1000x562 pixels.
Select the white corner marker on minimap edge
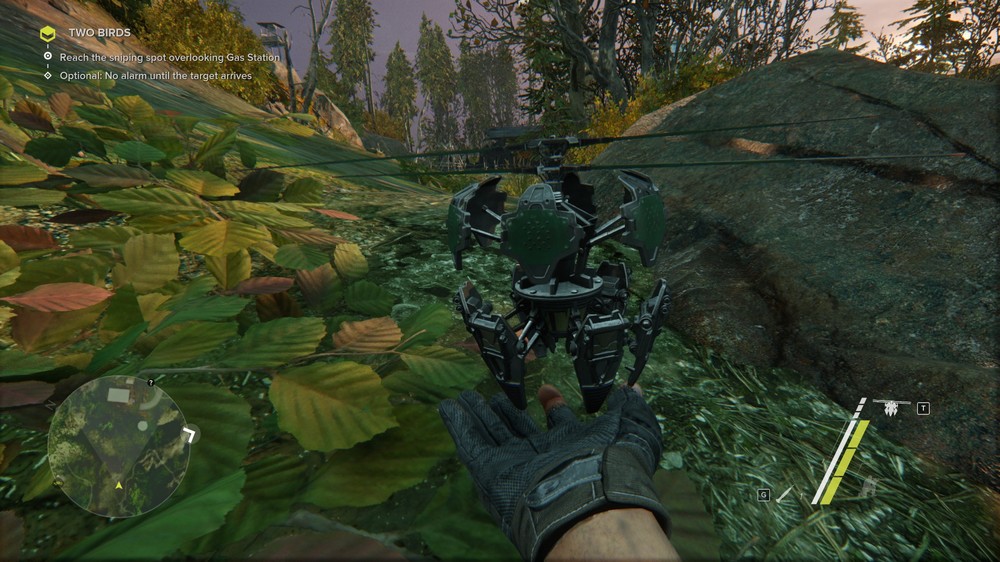191,433
